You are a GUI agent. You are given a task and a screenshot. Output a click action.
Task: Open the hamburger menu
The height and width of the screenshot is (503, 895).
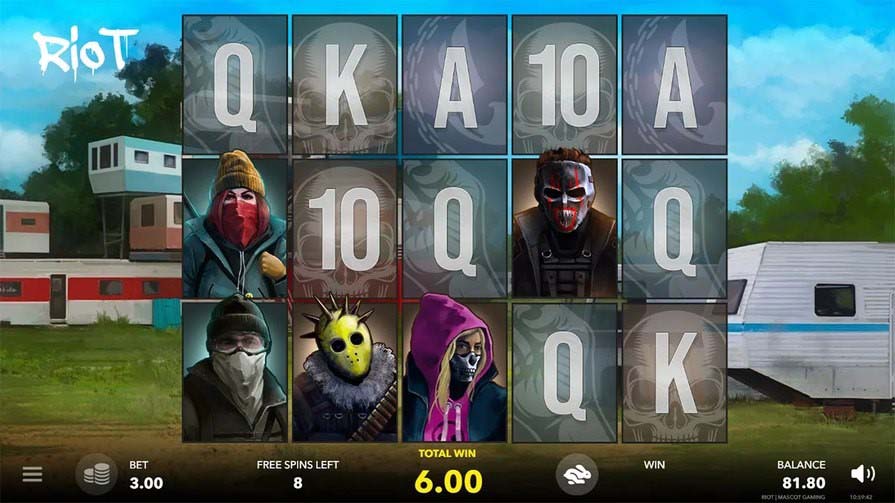33,474
